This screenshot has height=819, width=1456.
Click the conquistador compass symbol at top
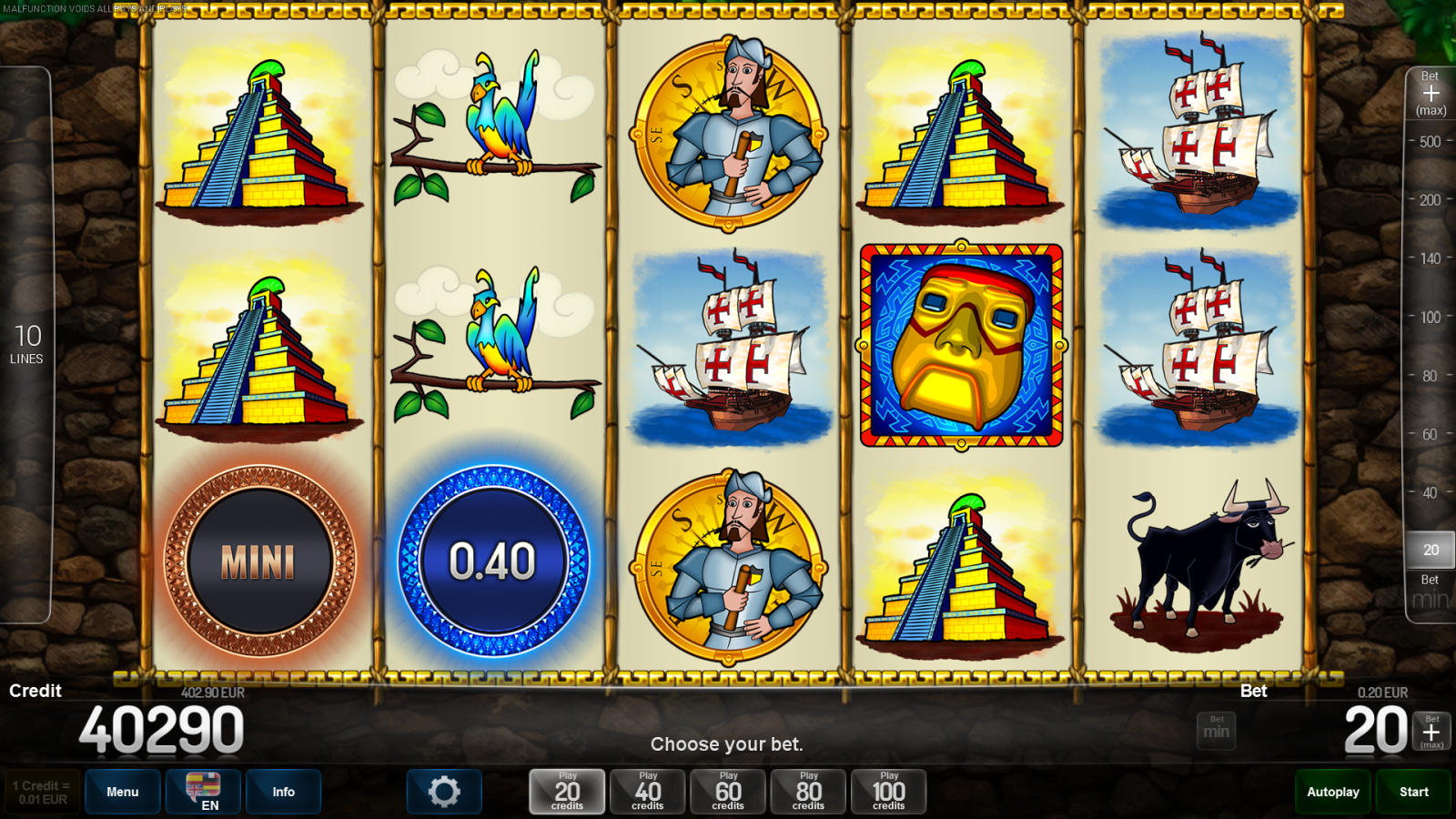click(x=728, y=132)
